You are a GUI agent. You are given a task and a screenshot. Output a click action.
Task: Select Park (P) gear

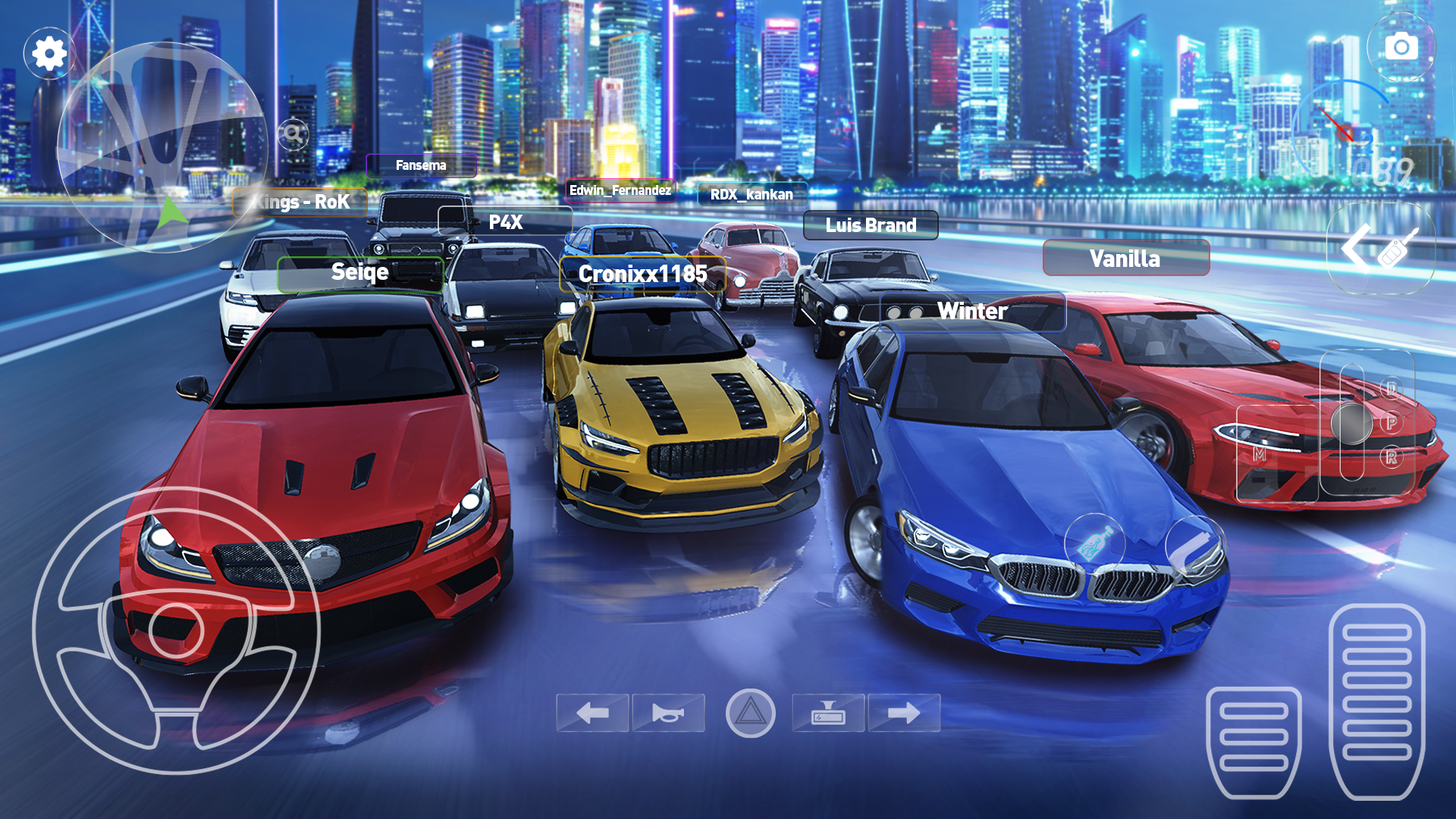[x=1392, y=422]
